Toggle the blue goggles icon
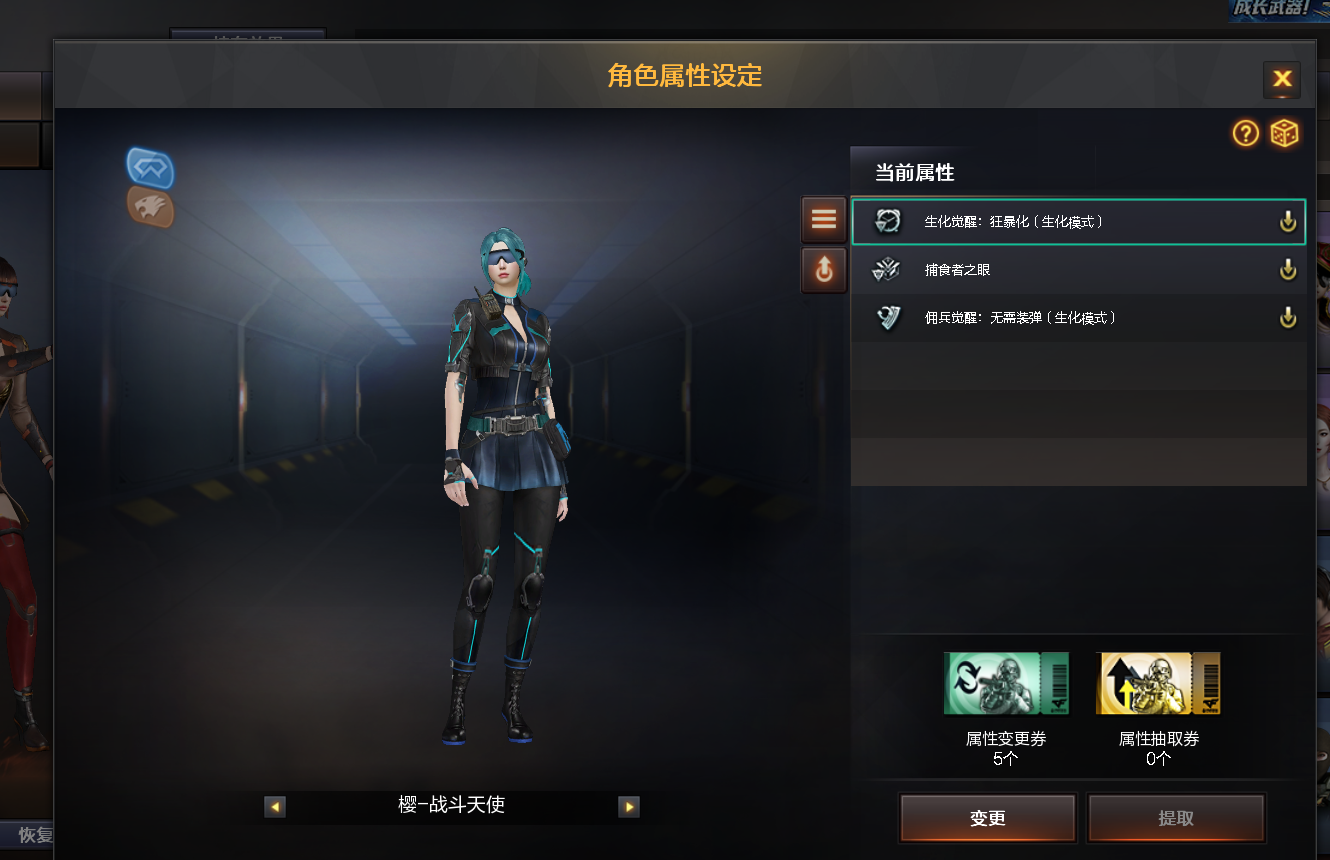This screenshot has width=1330, height=860. coord(151,168)
